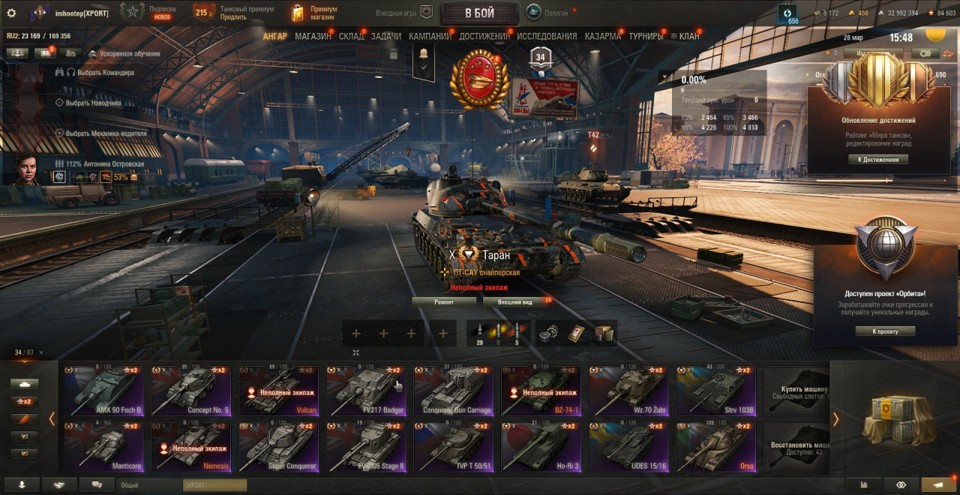Go to the Казарма barracks tab
Screen dimensions: 960x495
(x=603, y=36)
